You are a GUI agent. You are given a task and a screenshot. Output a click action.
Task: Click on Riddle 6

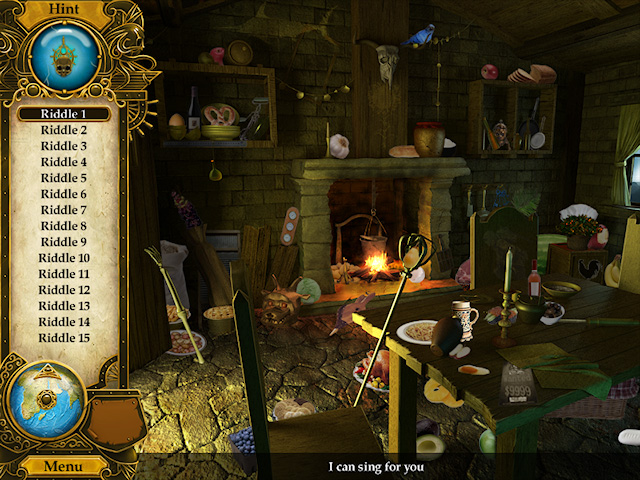(63, 194)
